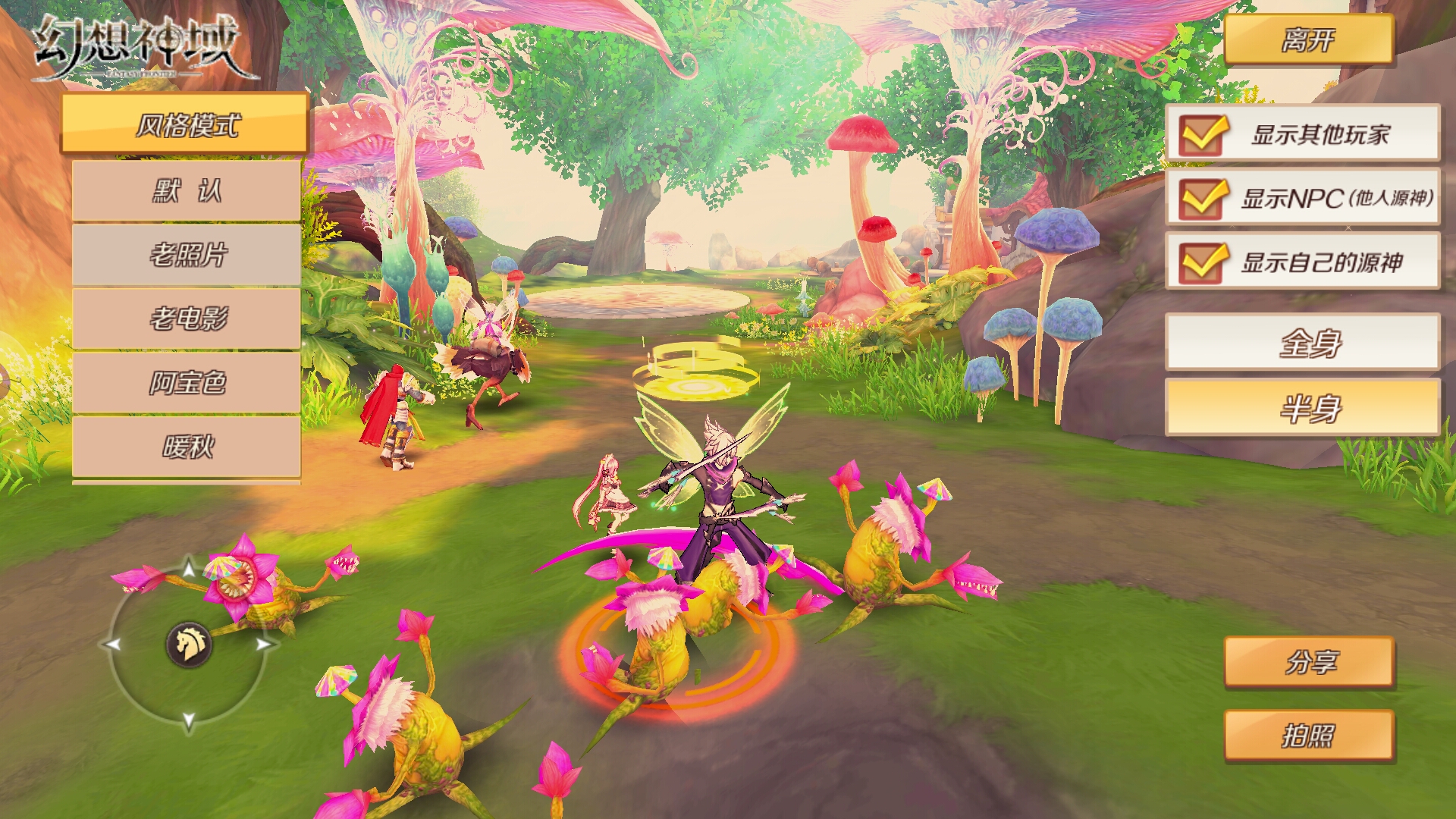
Task: Choose the 老照片 old photo filter
Action: click(187, 255)
